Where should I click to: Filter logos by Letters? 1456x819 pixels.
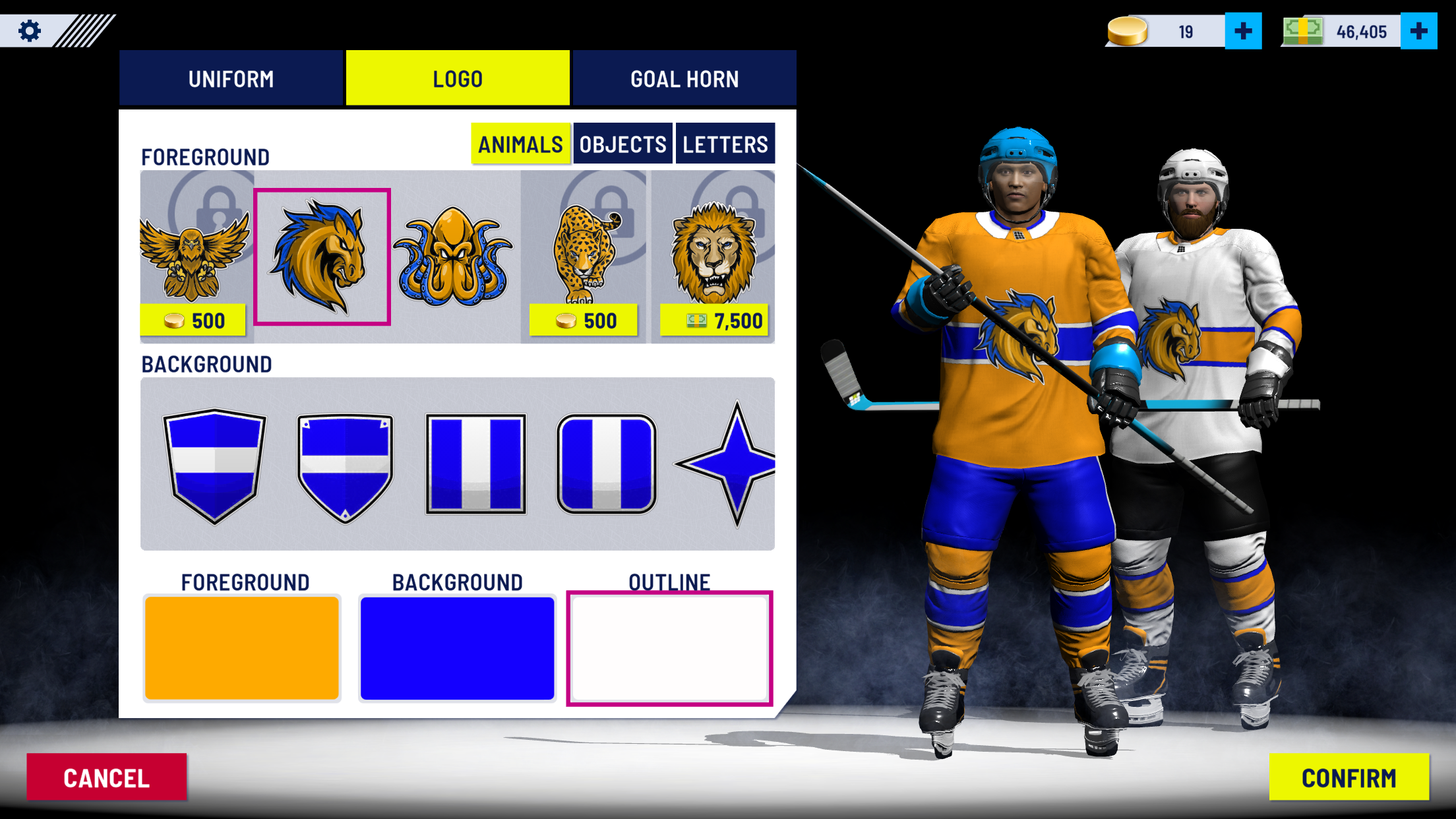click(725, 142)
